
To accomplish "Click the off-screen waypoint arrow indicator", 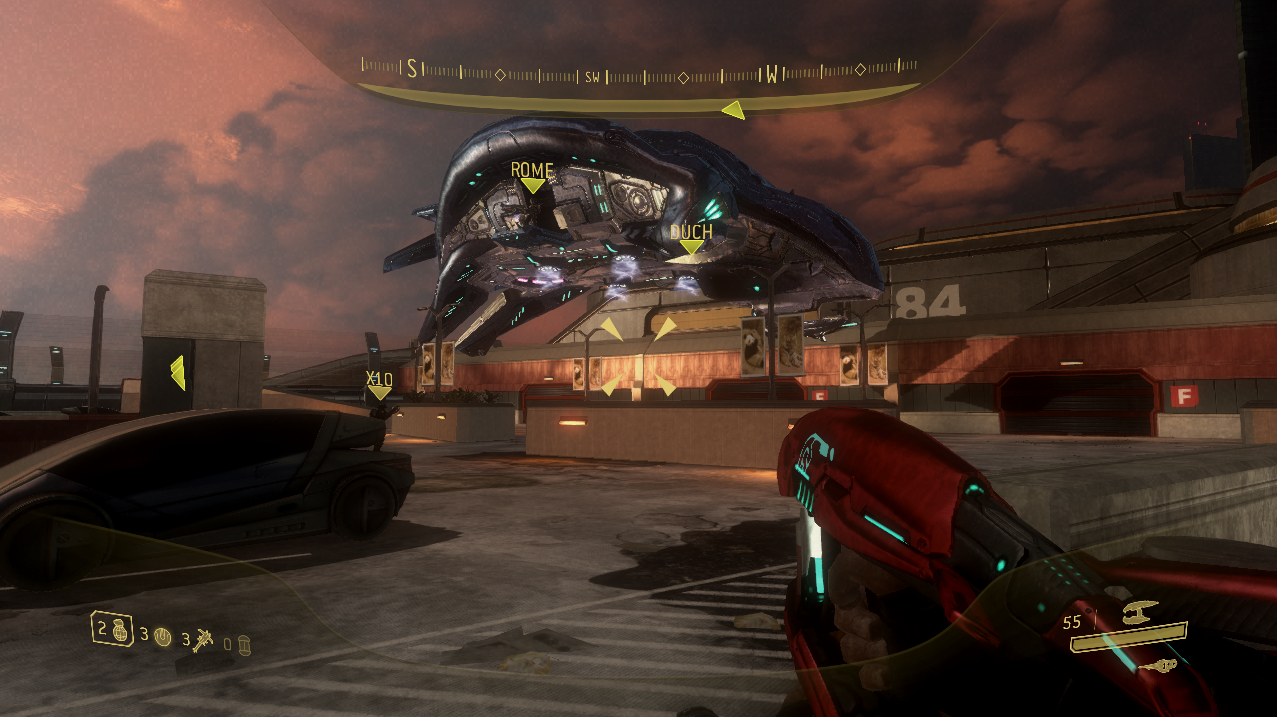I will [177, 373].
